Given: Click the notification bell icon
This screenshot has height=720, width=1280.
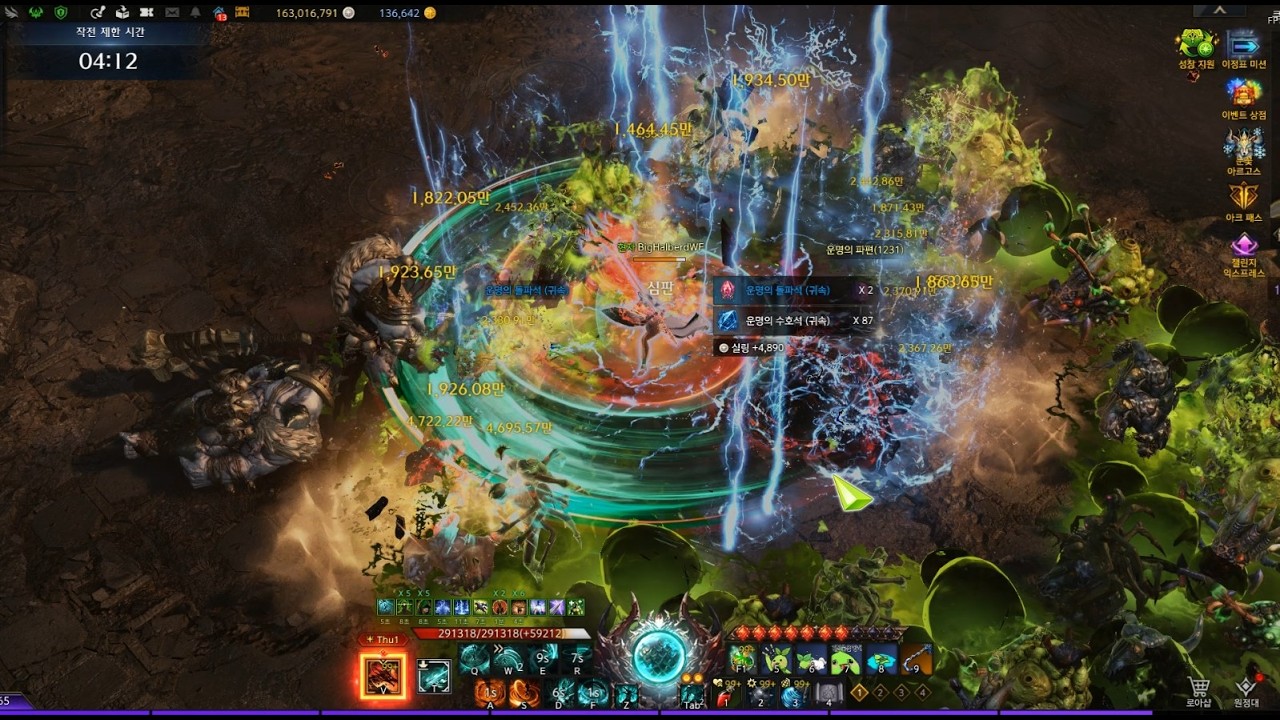Looking at the screenshot, I should [x=194, y=13].
